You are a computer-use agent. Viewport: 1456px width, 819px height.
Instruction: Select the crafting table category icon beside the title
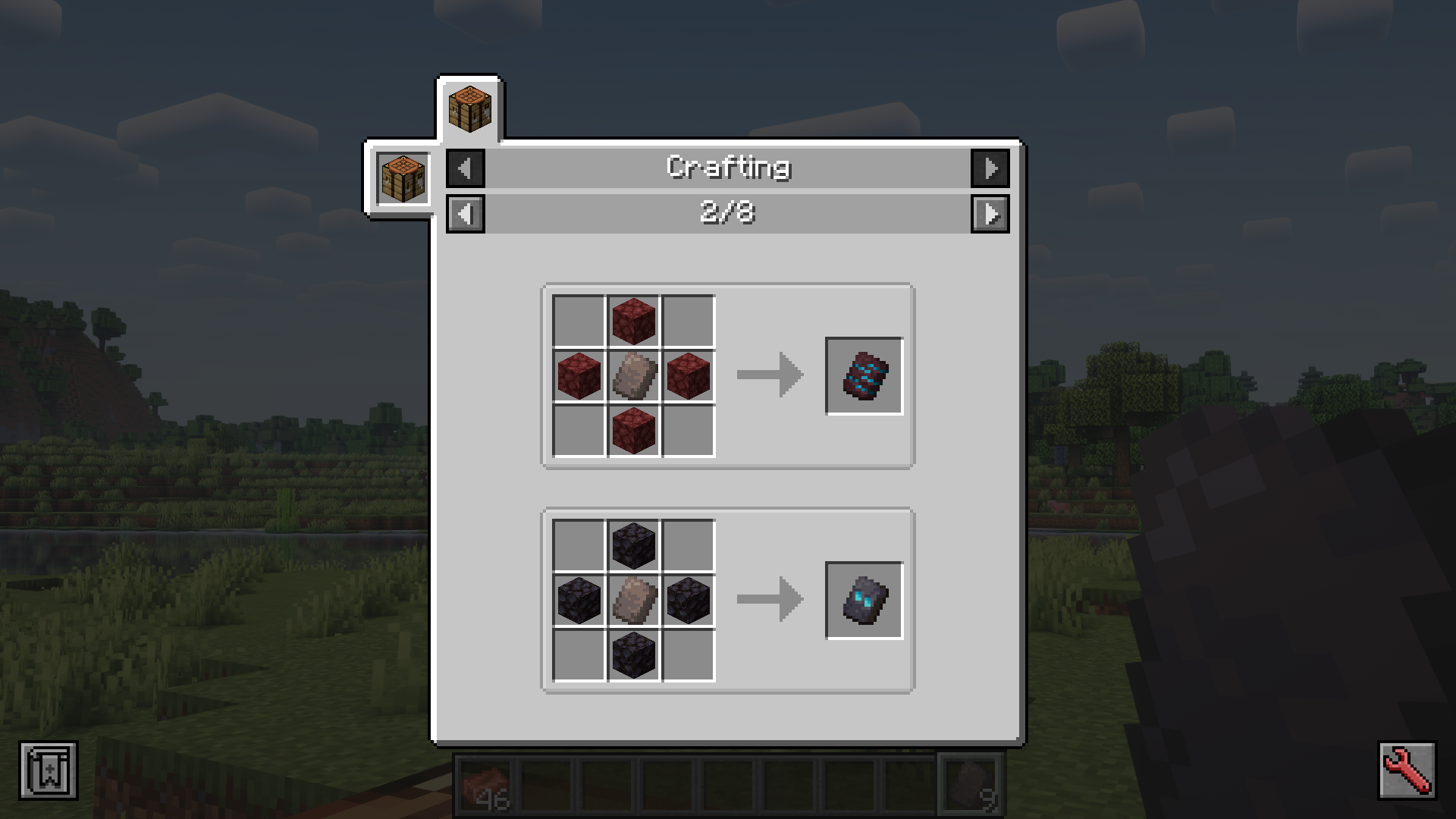pos(403,177)
